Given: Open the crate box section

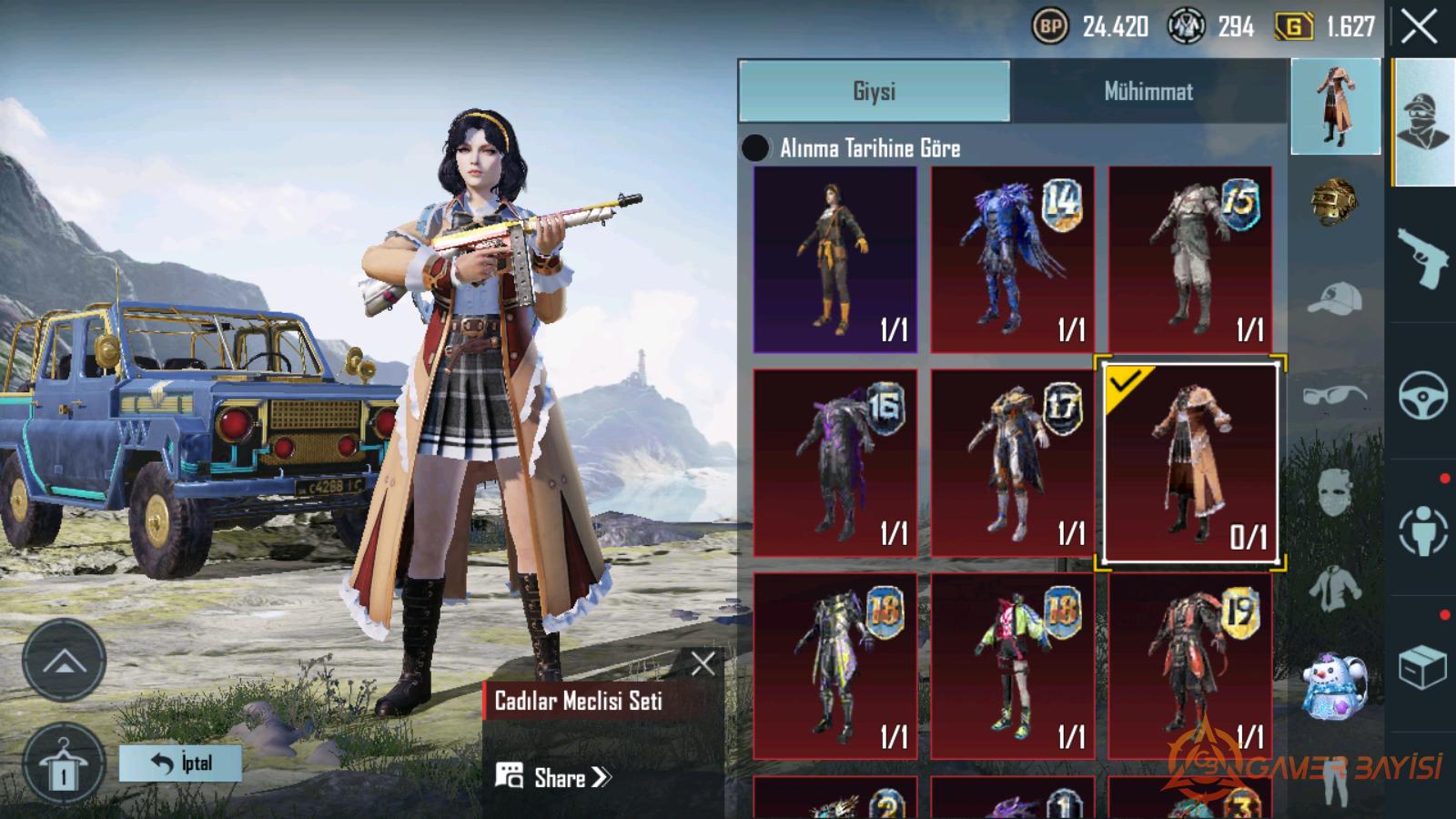Looking at the screenshot, I should 1422,669.
